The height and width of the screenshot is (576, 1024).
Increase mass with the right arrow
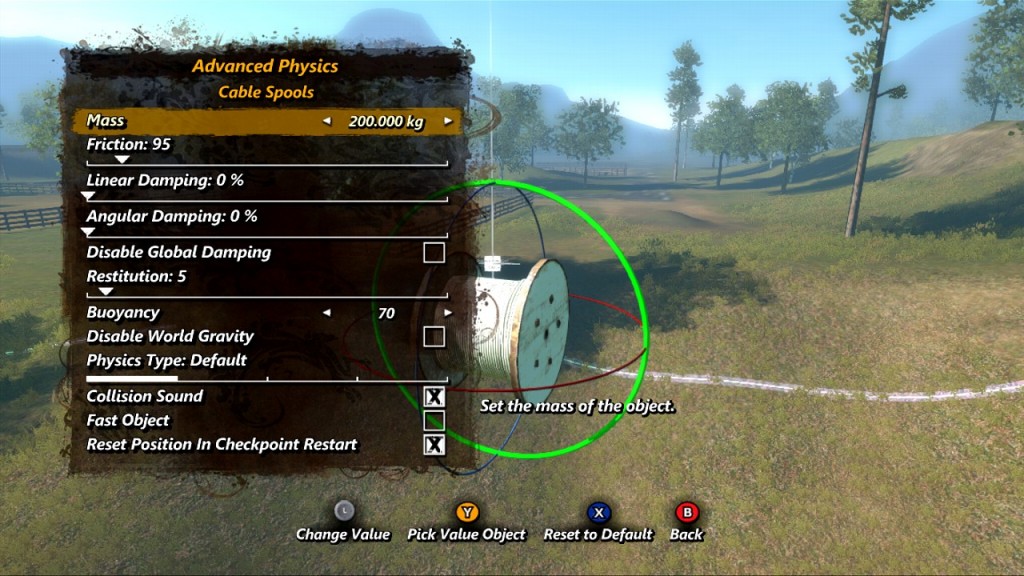click(x=448, y=121)
